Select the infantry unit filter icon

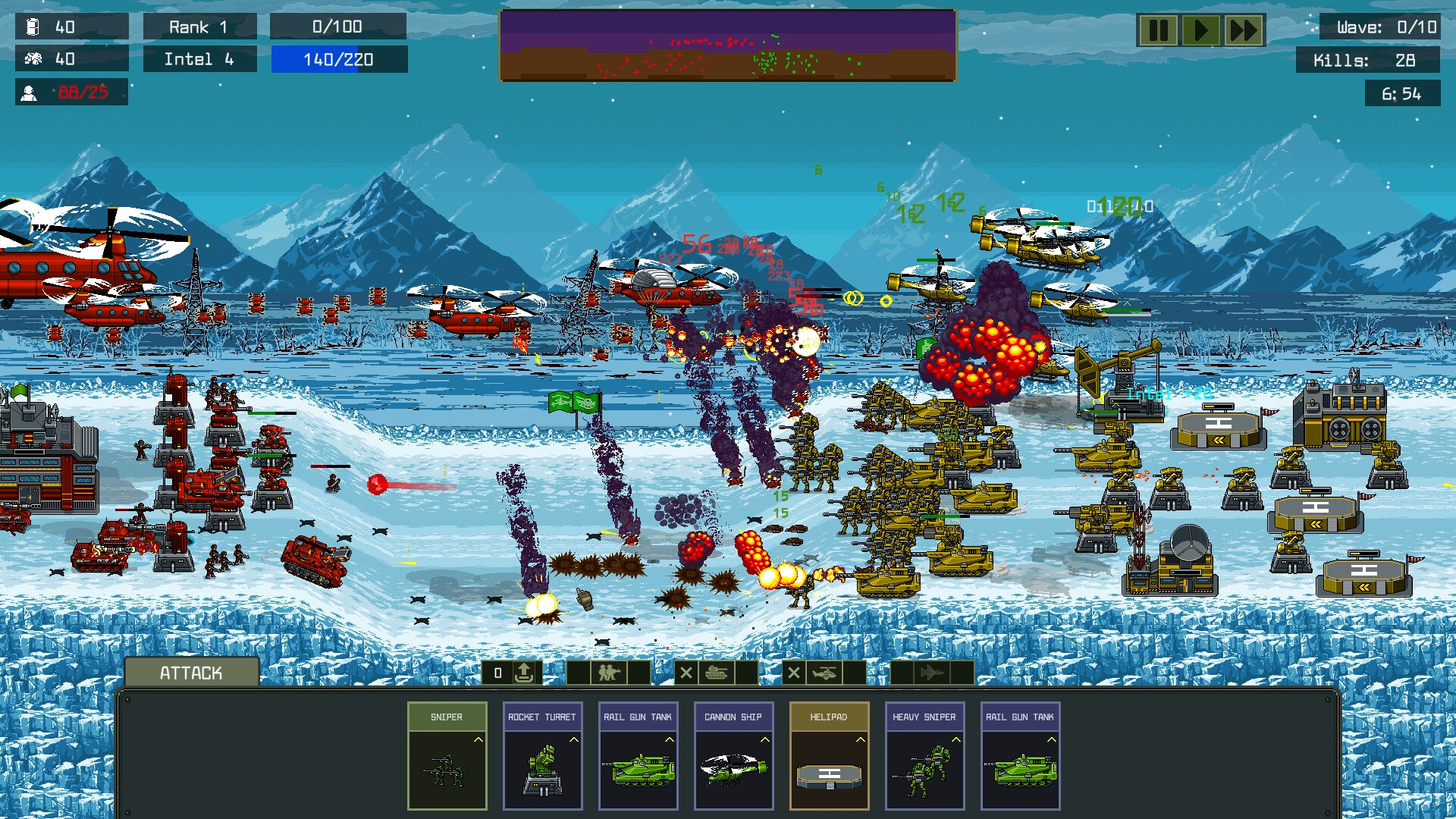tap(609, 673)
